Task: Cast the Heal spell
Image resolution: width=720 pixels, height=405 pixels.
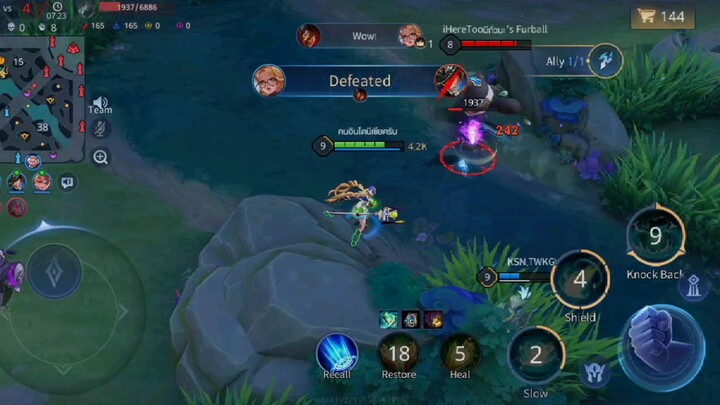Action: pyautogui.click(x=460, y=353)
